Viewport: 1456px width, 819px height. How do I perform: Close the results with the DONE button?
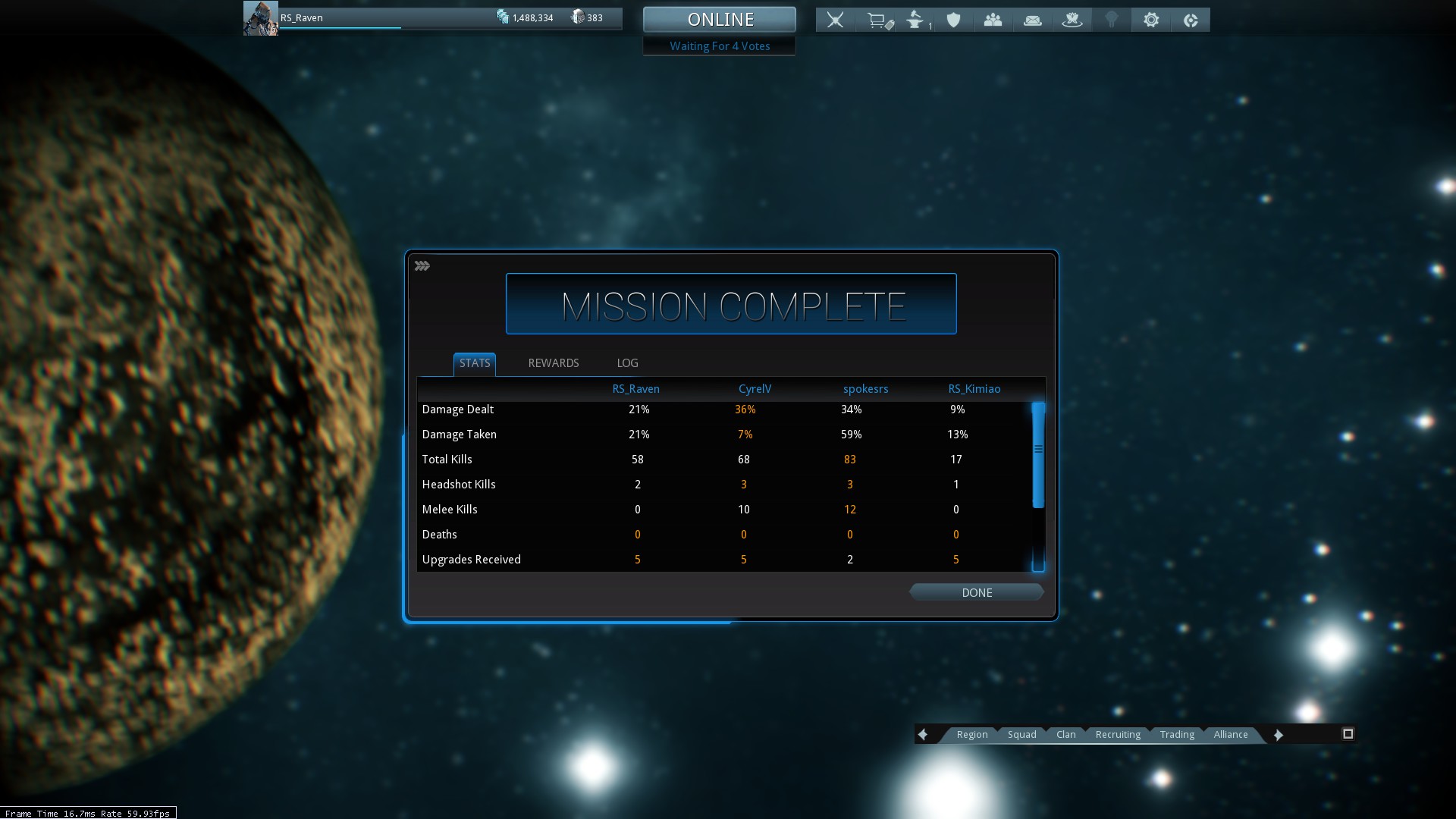tap(976, 592)
